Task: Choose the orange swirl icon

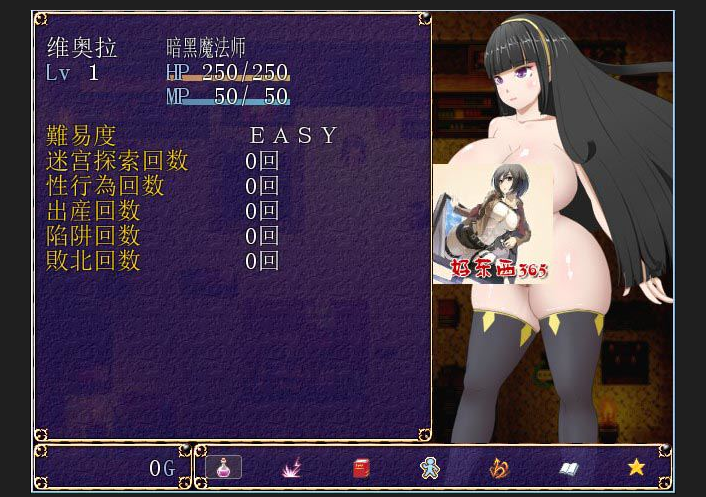Action: (x=499, y=467)
